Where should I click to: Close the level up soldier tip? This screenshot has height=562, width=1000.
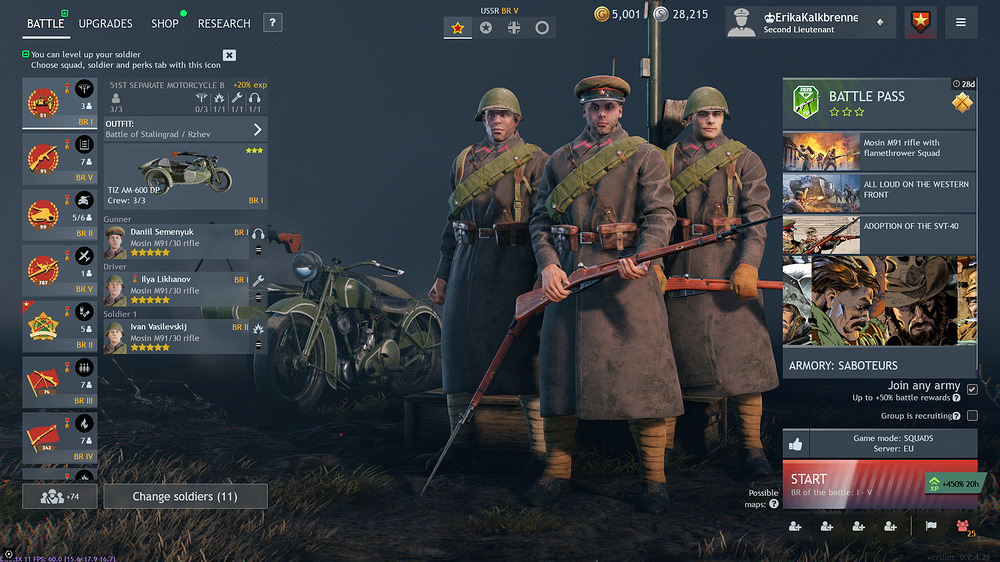coord(229,55)
